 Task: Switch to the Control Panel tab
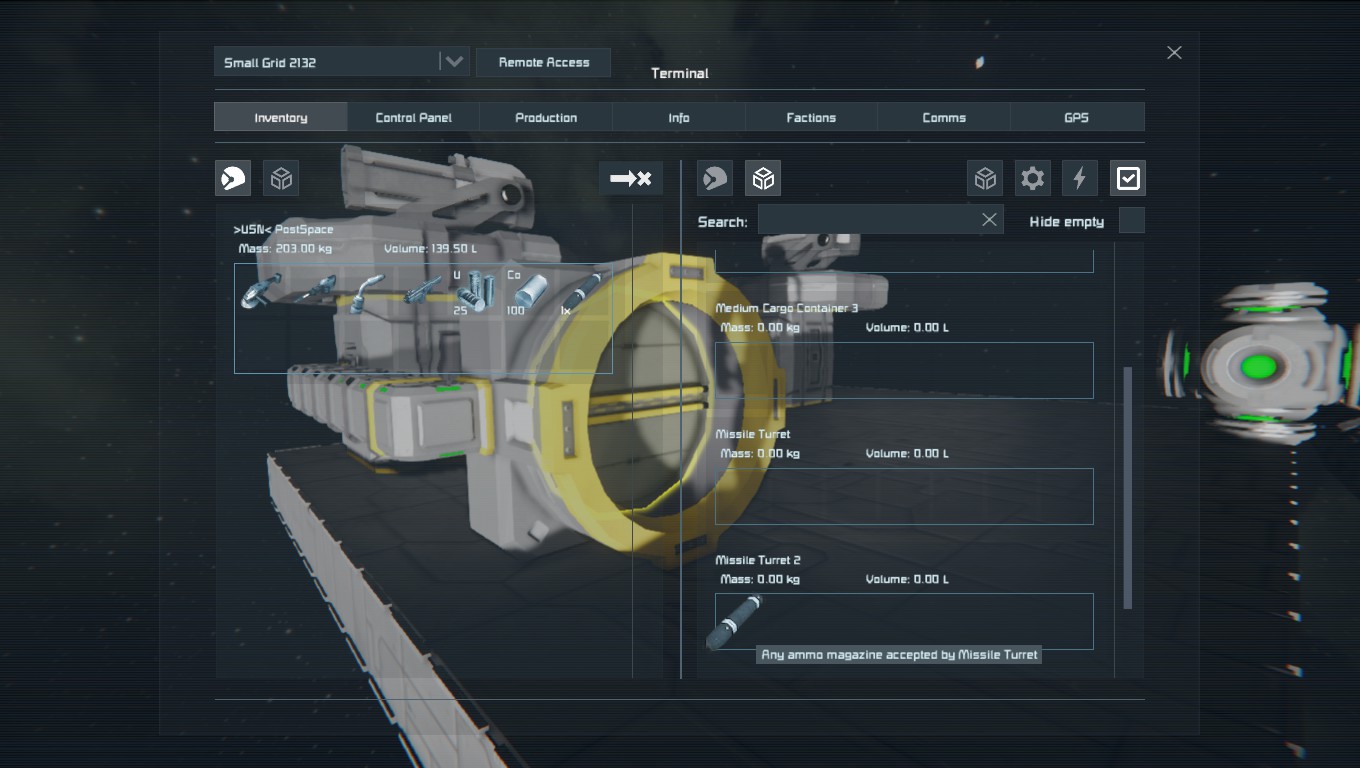tap(413, 117)
